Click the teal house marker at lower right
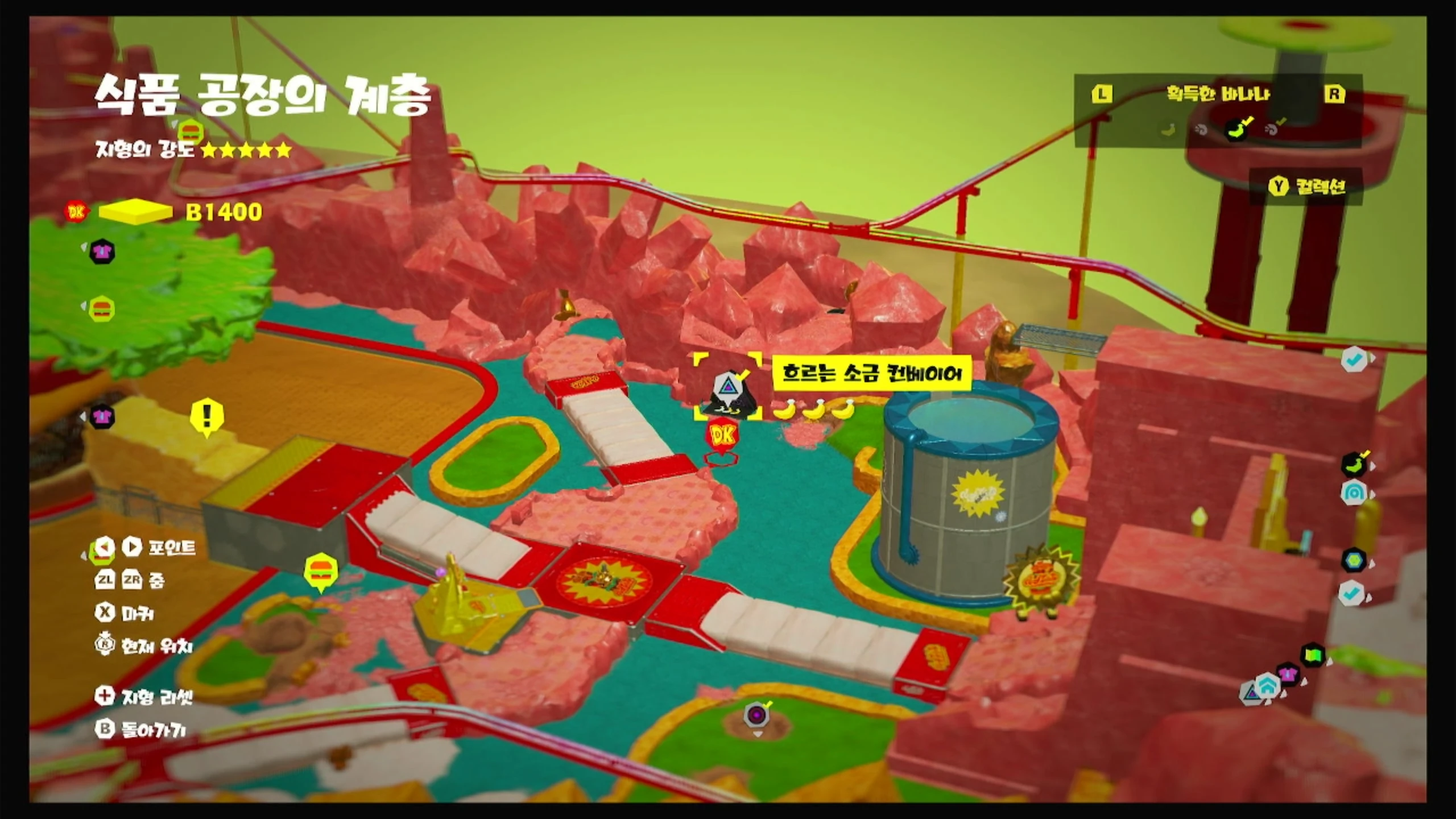 1267,684
